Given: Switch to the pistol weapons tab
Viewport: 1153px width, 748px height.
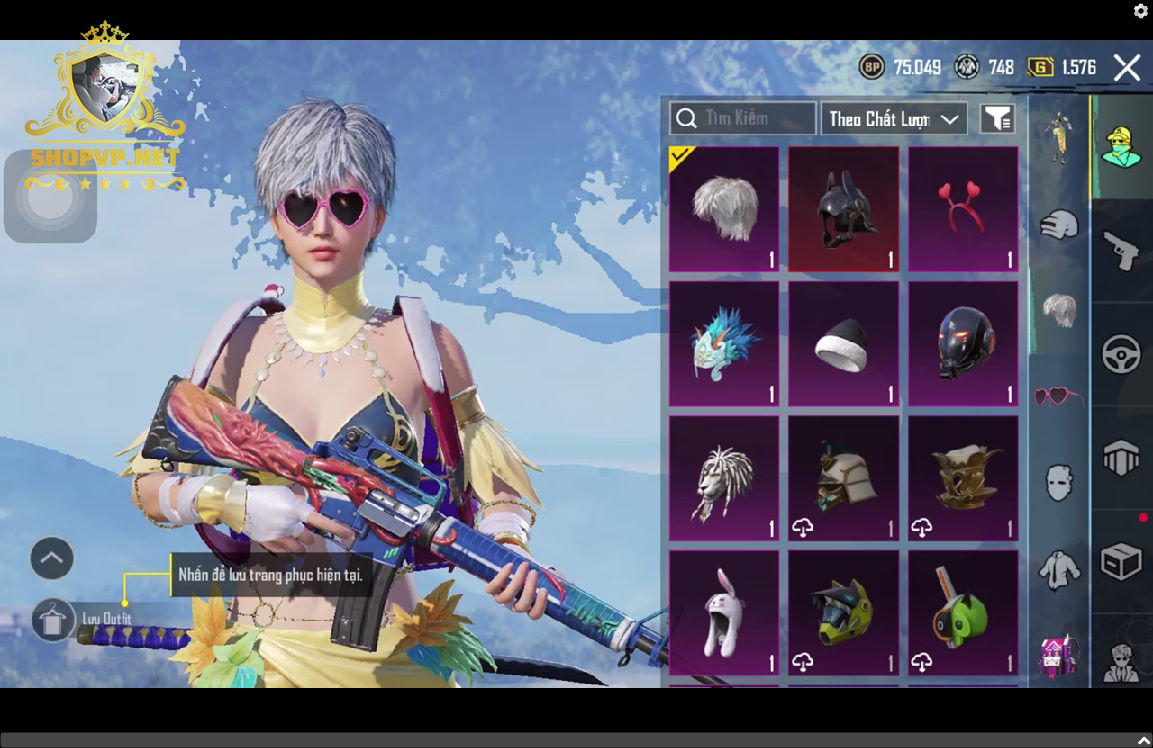Looking at the screenshot, I should pos(1121,250).
